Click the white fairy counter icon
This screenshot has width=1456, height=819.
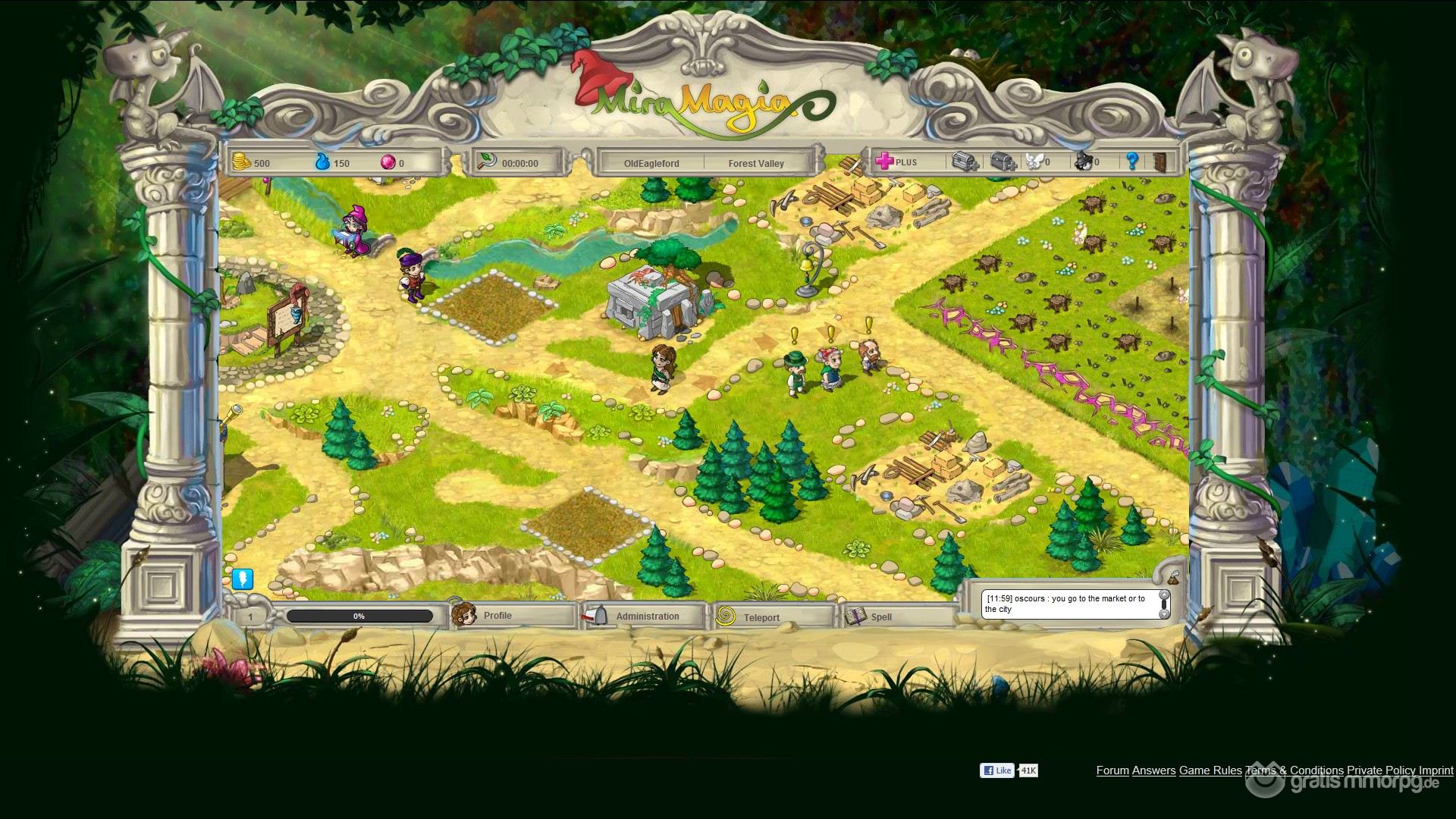1036,162
